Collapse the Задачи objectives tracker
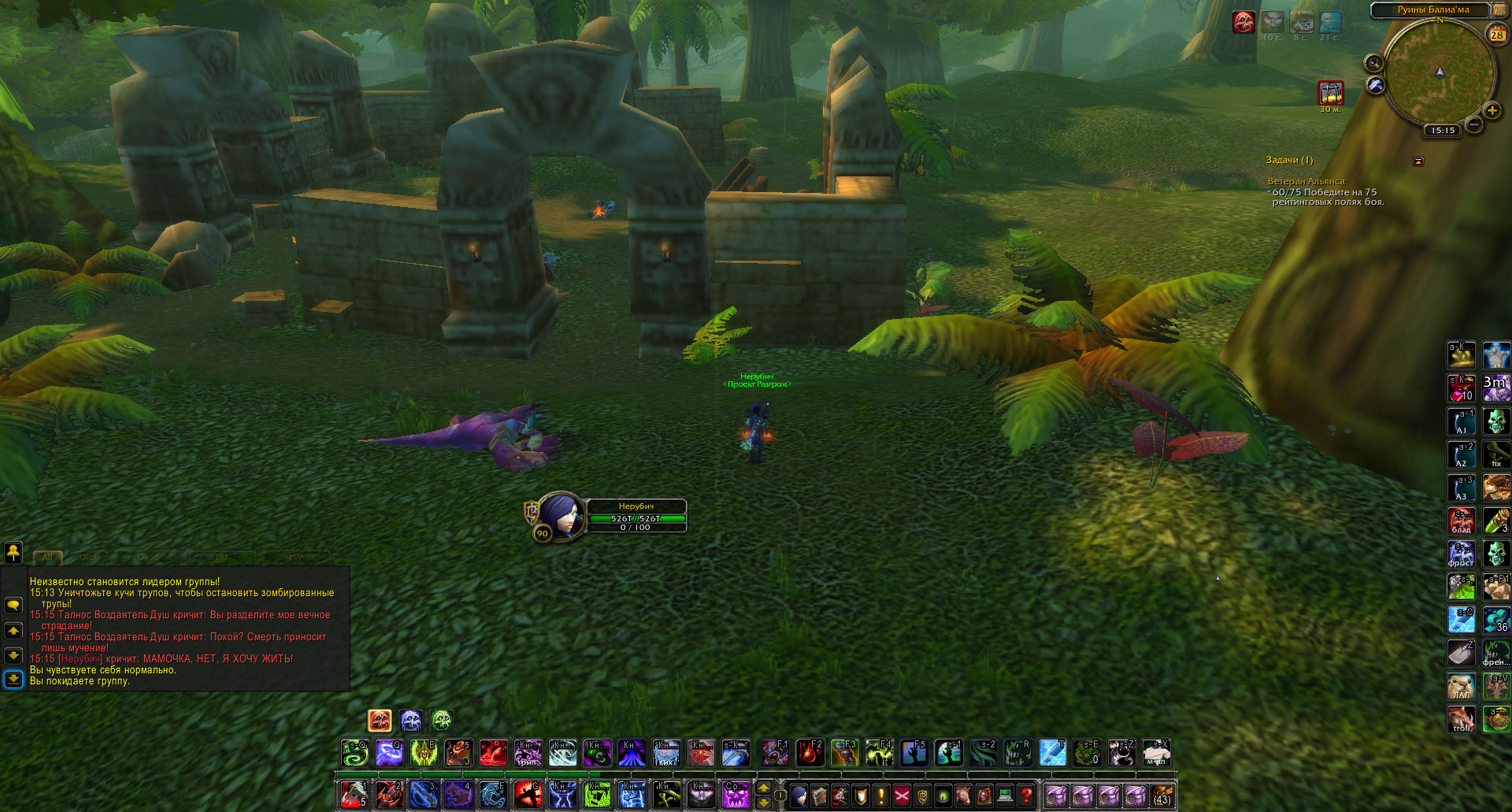 1418,161
